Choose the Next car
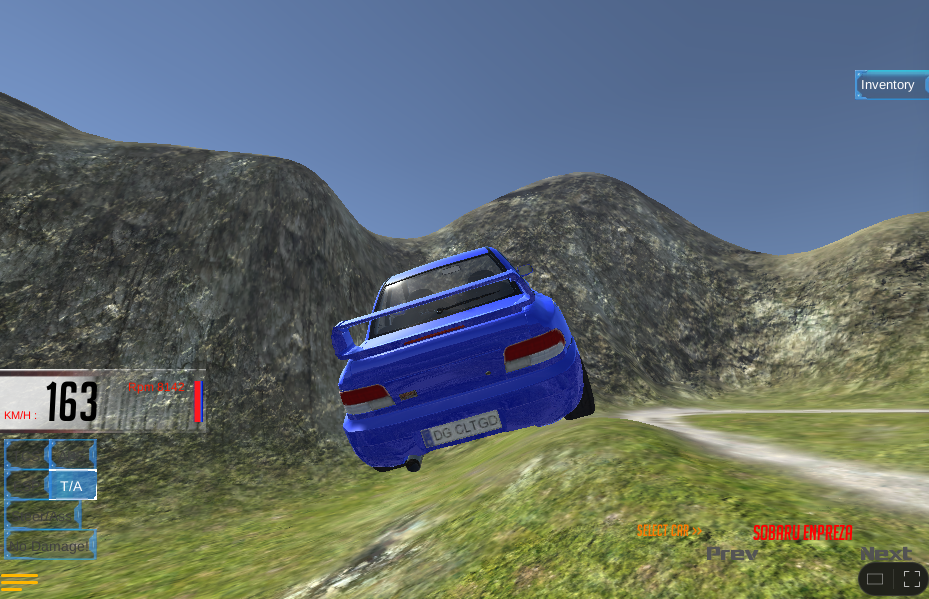929x599 pixels. pos(885,553)
